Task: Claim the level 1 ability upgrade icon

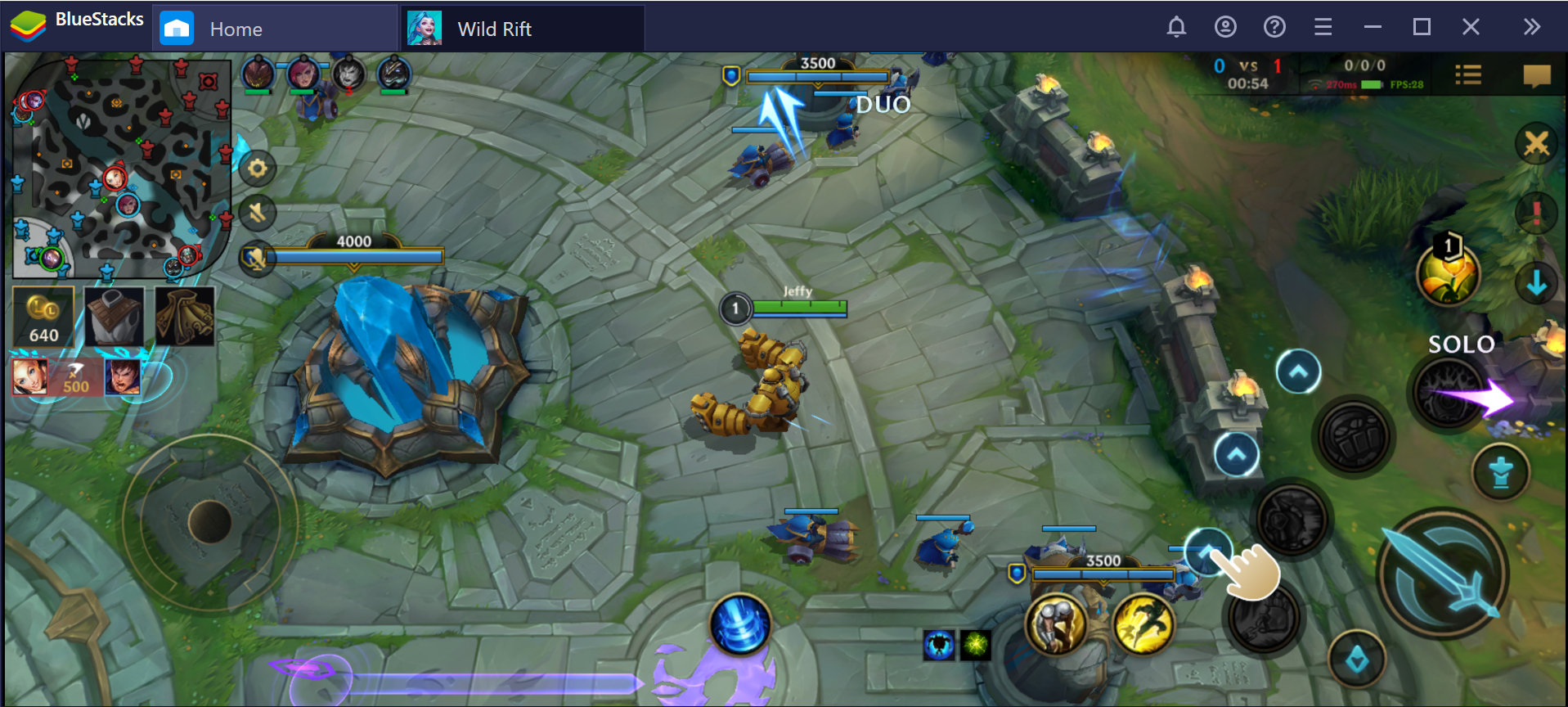Action: point(1448,274)
